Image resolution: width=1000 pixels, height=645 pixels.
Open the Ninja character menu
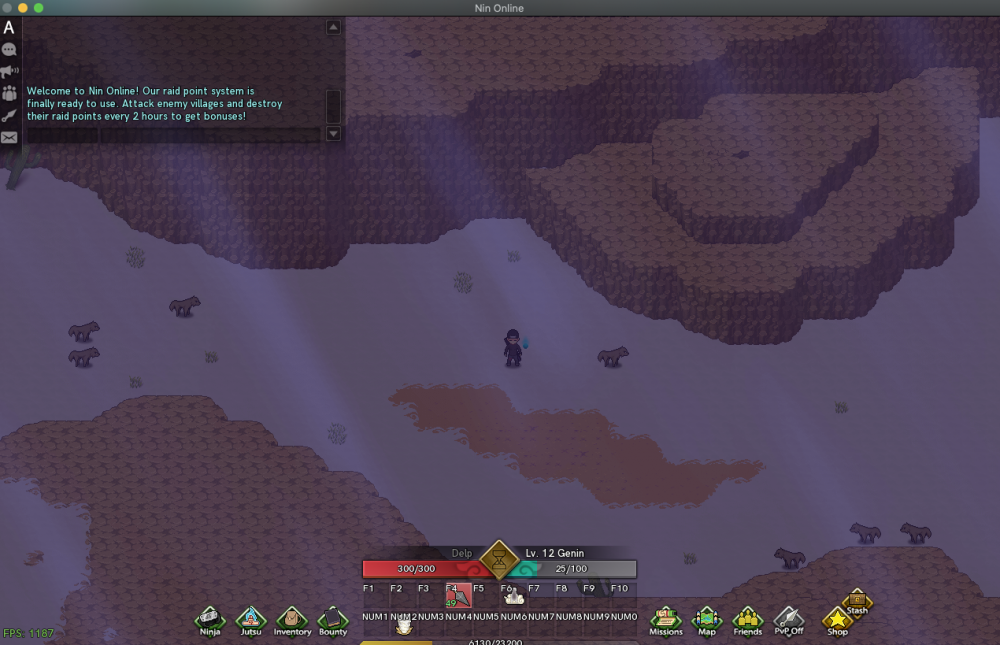(x=210, y=619)
